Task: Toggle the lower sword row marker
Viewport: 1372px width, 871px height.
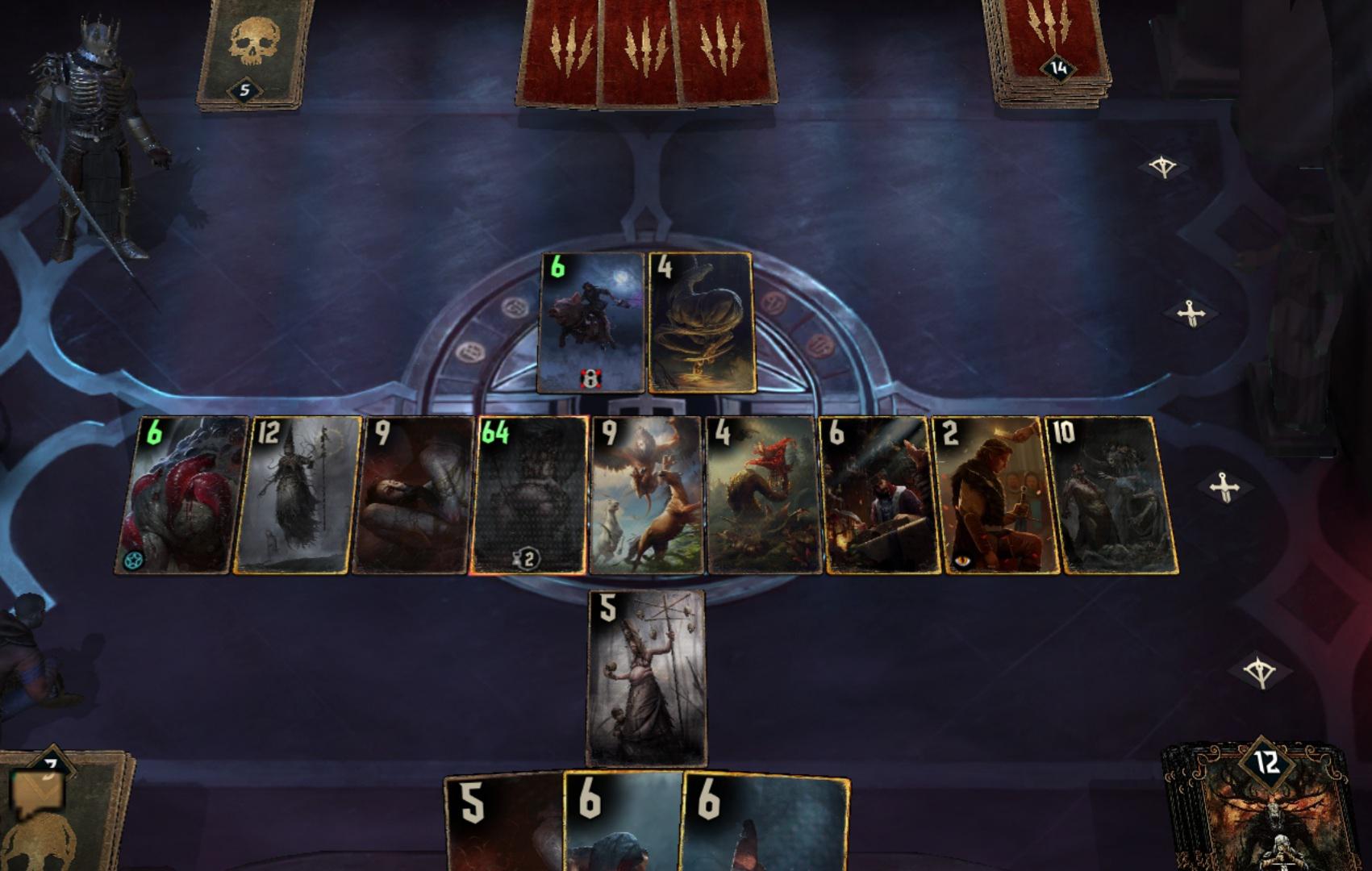Action: pyautogui.click(x=1223, y=485)
